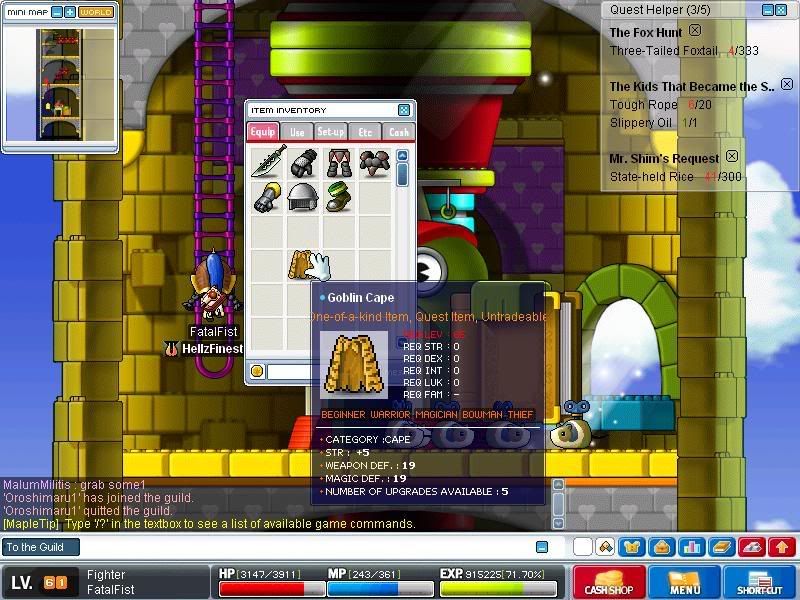Open the Cash Shop
The height and width of the screenshot is (600, 800).
tap(609, 582)
